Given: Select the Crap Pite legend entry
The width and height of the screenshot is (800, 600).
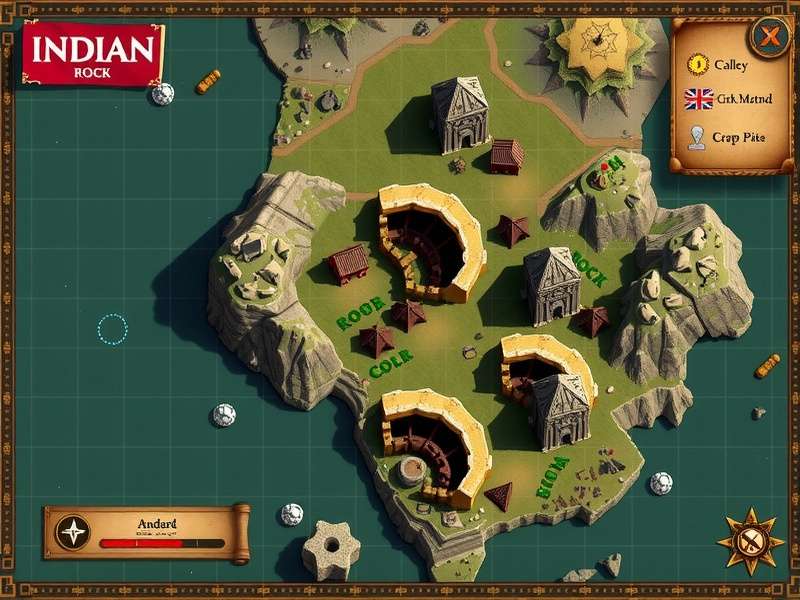Looking at the screenshot, I should tap(726, 137).
